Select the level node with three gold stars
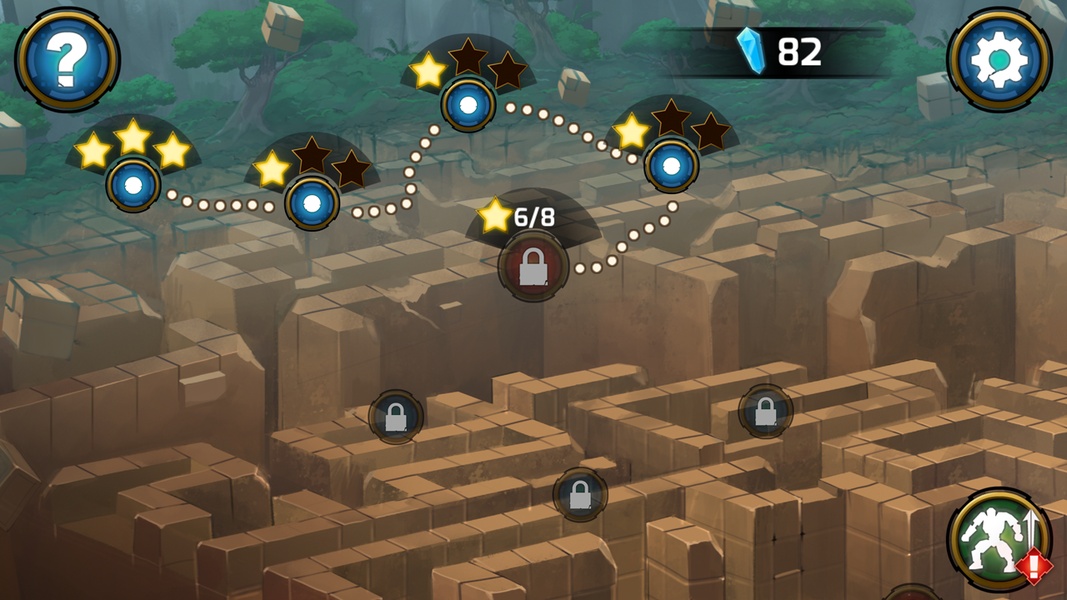Image resolution: width=1067 pixels, height=600 pixels. tap(133, 184)
